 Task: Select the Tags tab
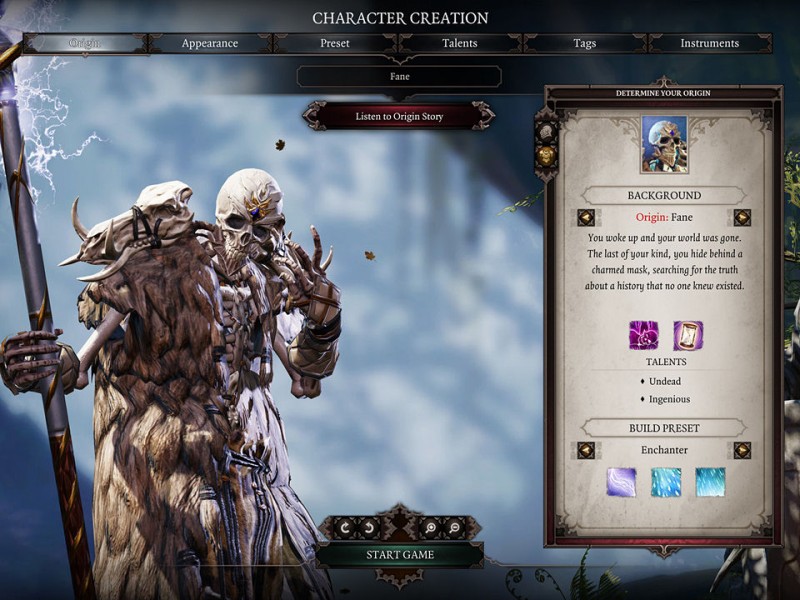click(585, 43)
